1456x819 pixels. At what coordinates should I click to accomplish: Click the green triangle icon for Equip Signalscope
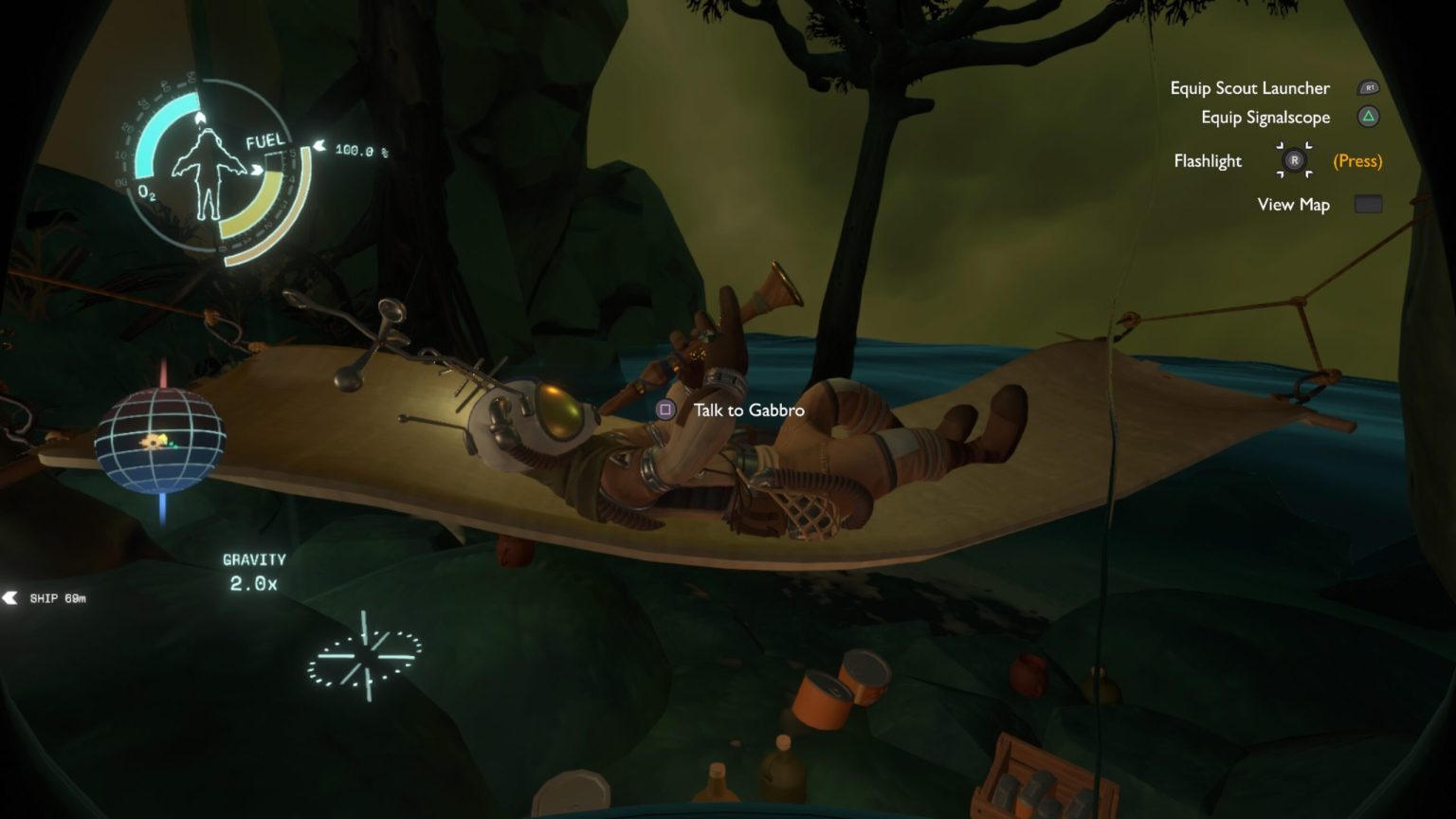coord(1368,117)
